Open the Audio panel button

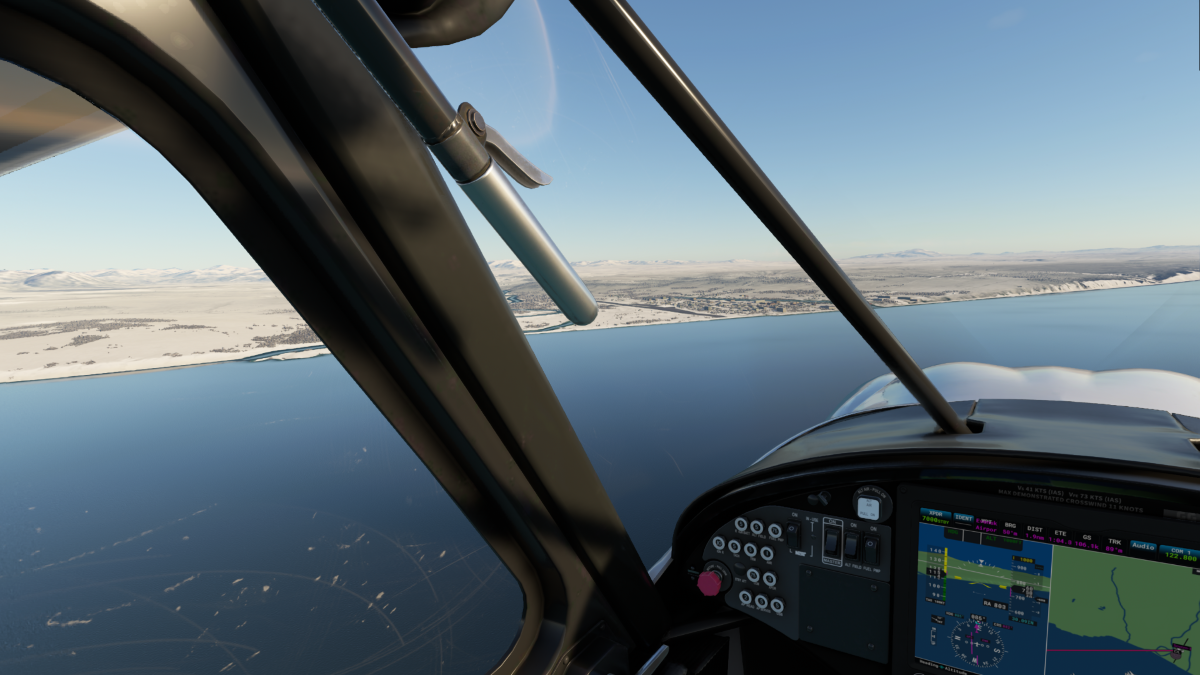coord(1142,546)
